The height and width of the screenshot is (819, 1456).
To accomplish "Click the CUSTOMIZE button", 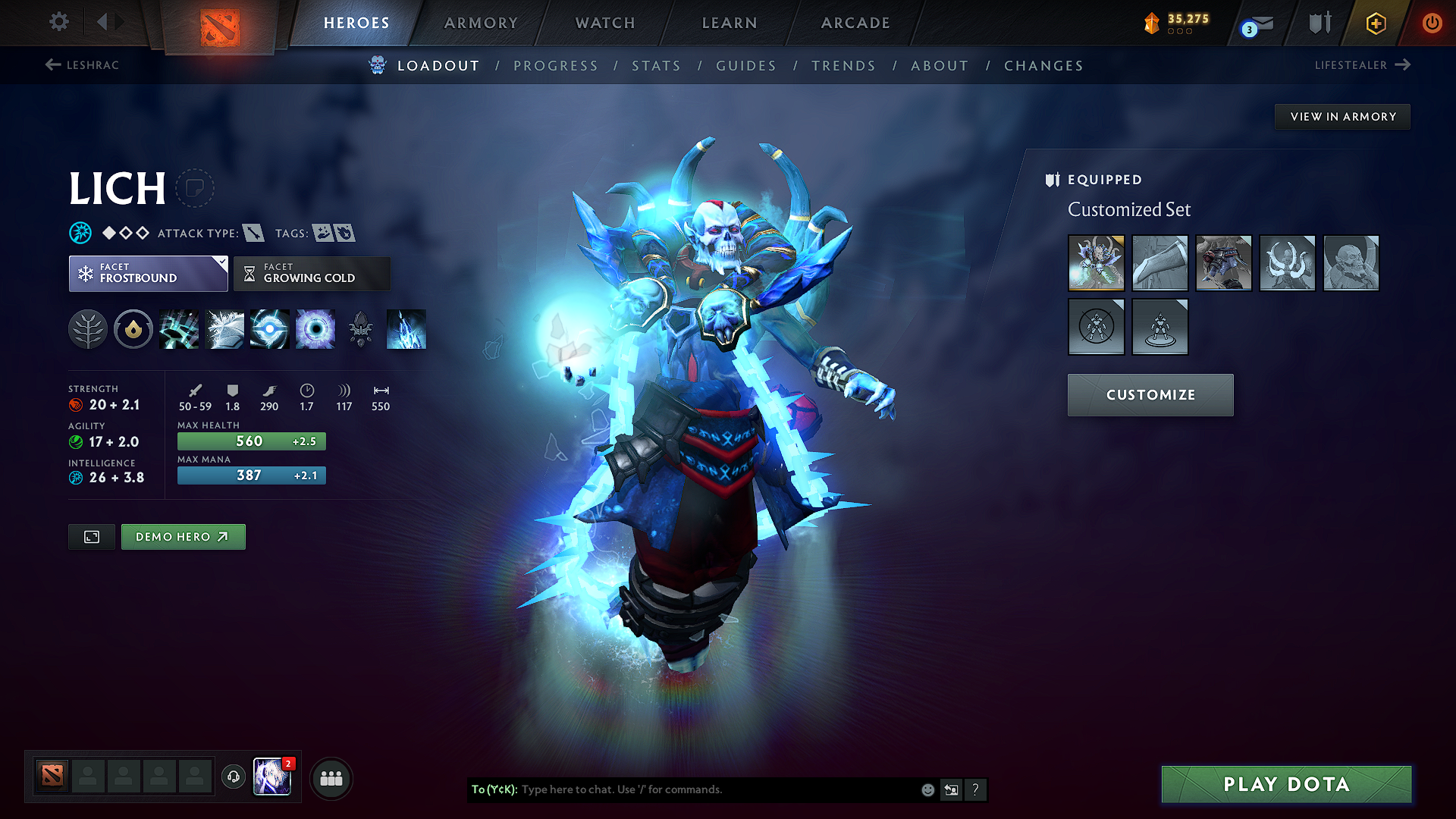I will pos(1150,394).
